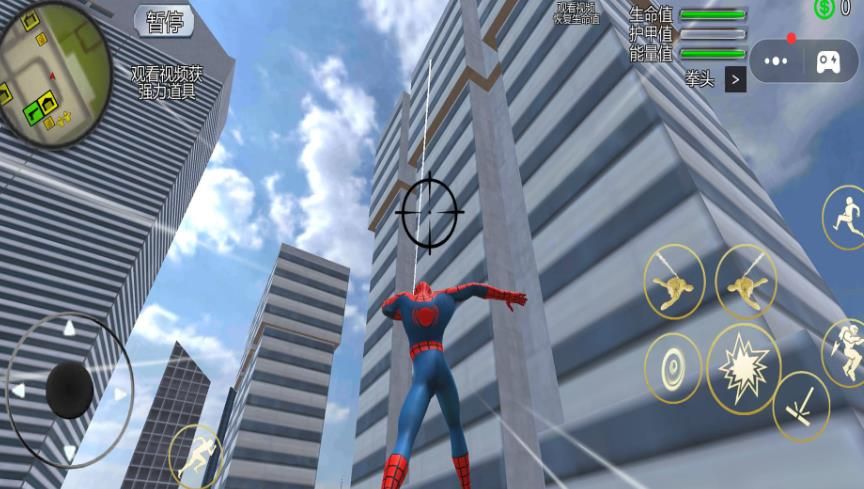
Task: Open the three-dots overlay menu
Action: tap(776, 61)
